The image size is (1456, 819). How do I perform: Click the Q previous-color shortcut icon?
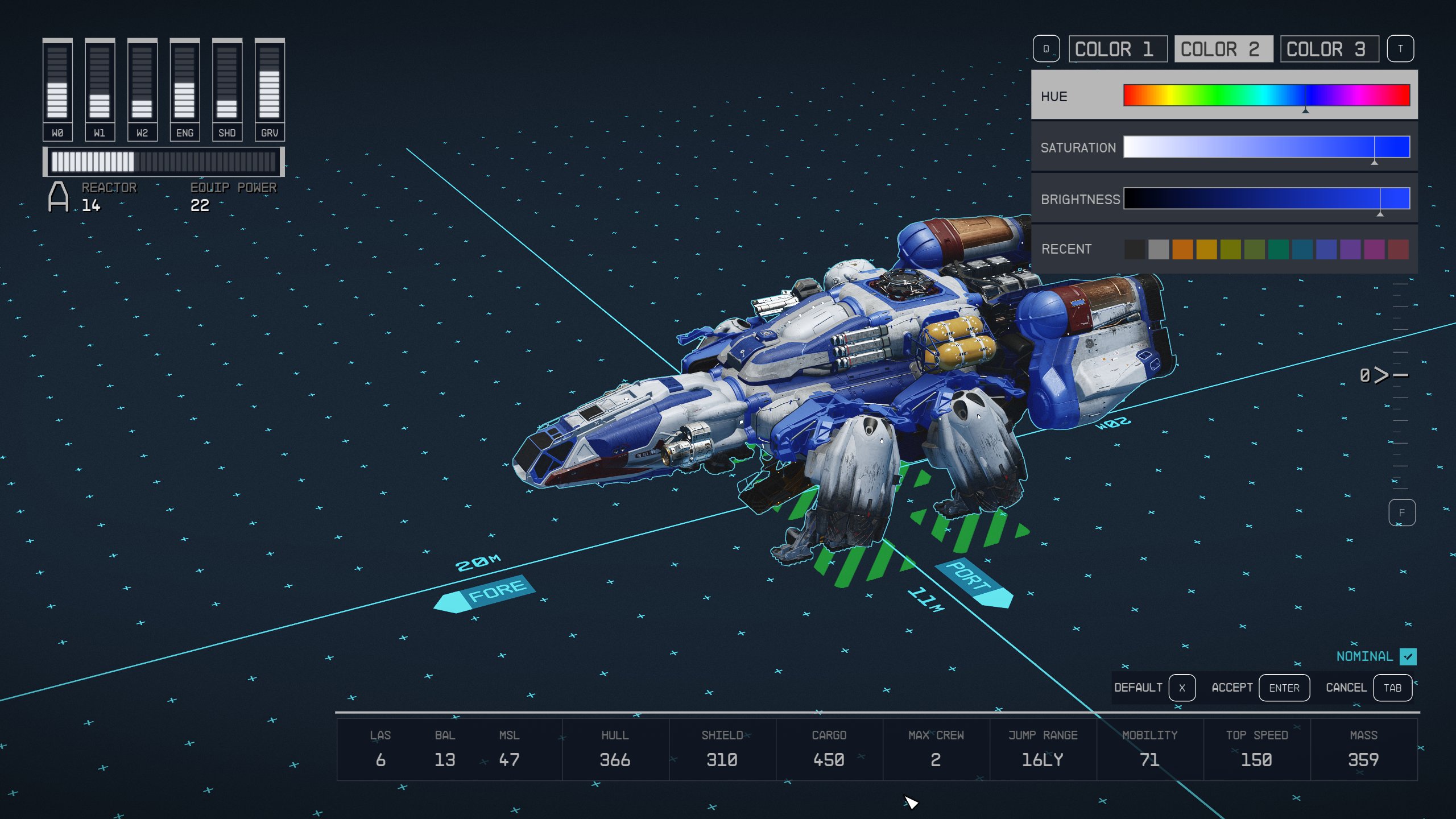[x=1046, y=48]
